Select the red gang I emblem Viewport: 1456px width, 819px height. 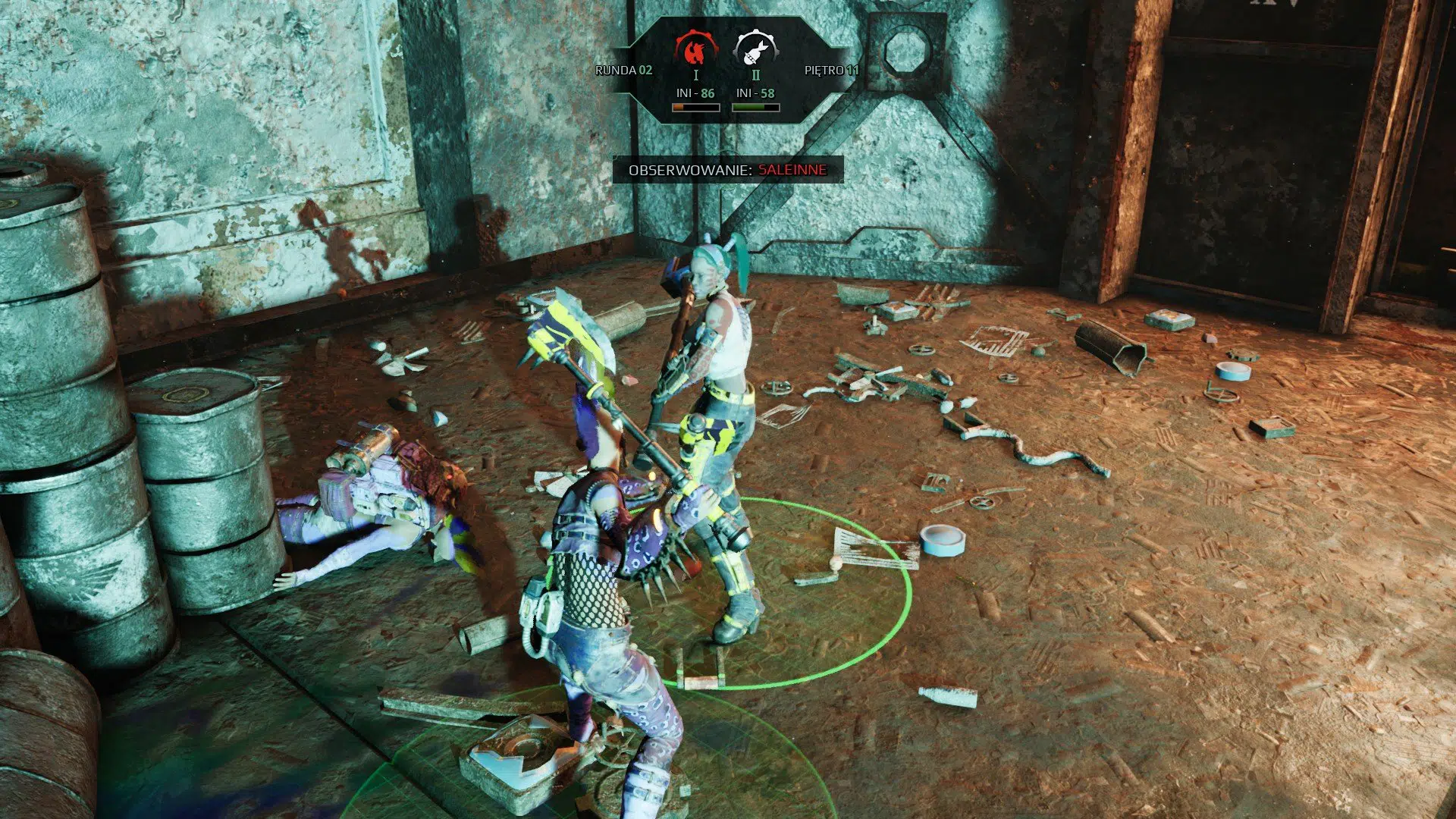tap(695, 50)
